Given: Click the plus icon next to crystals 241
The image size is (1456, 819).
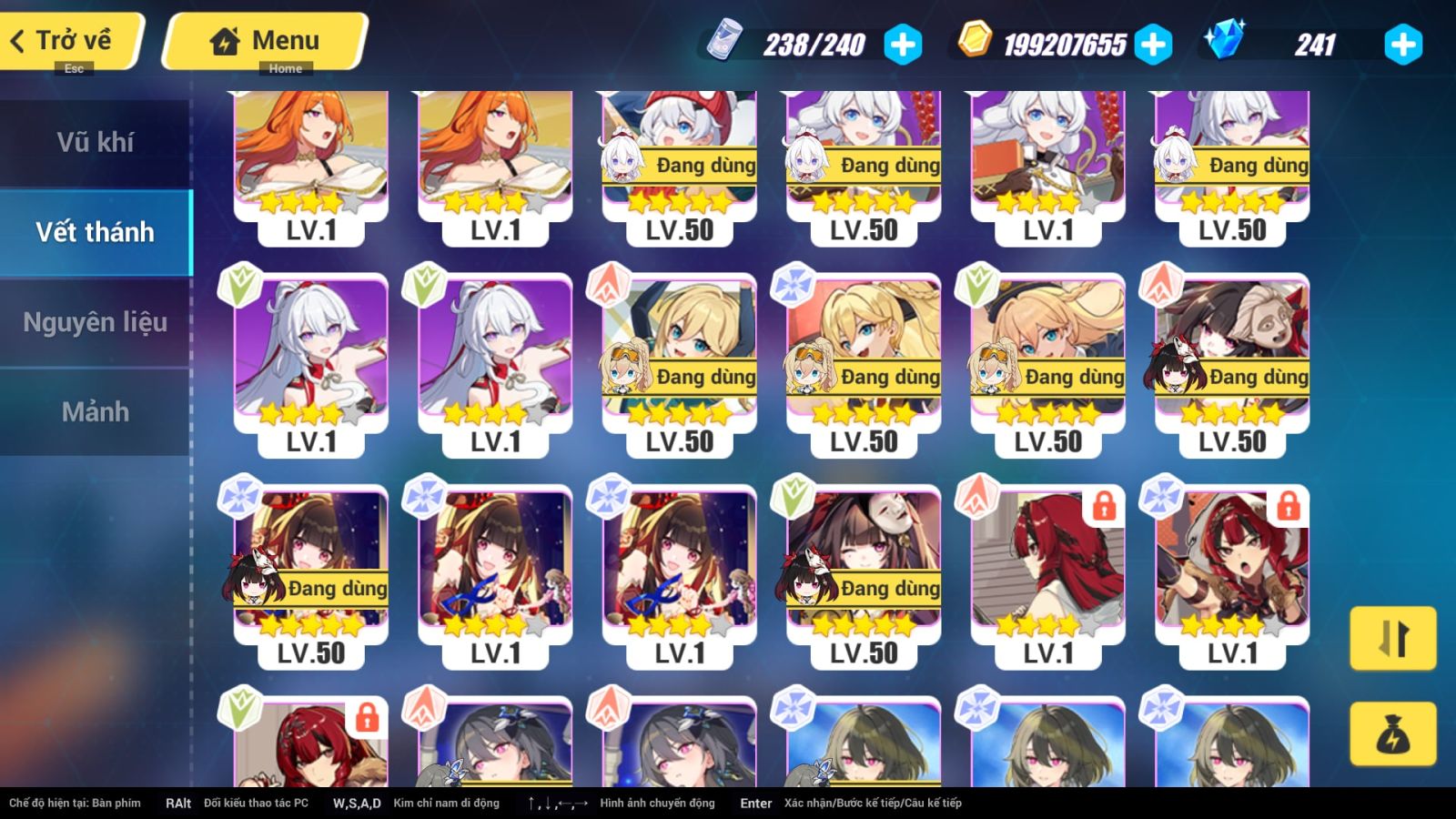Looking at the screenshot, I should [1404, 43].
